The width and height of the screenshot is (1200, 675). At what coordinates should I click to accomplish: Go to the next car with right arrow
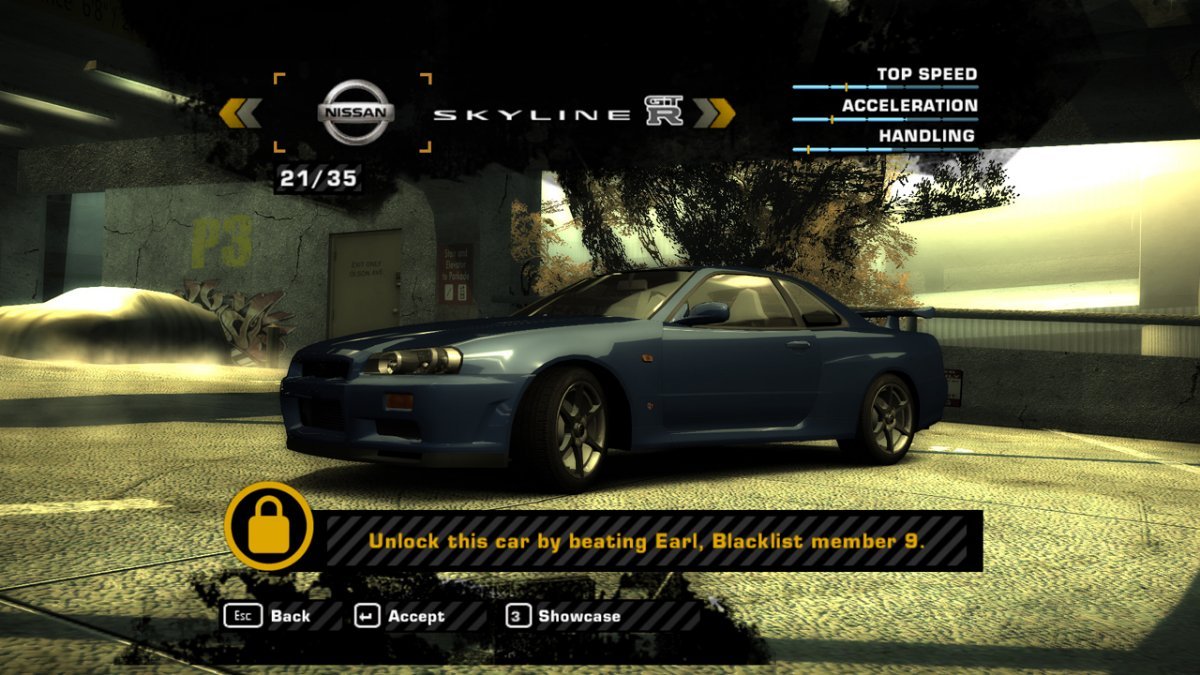pos(714,113)
